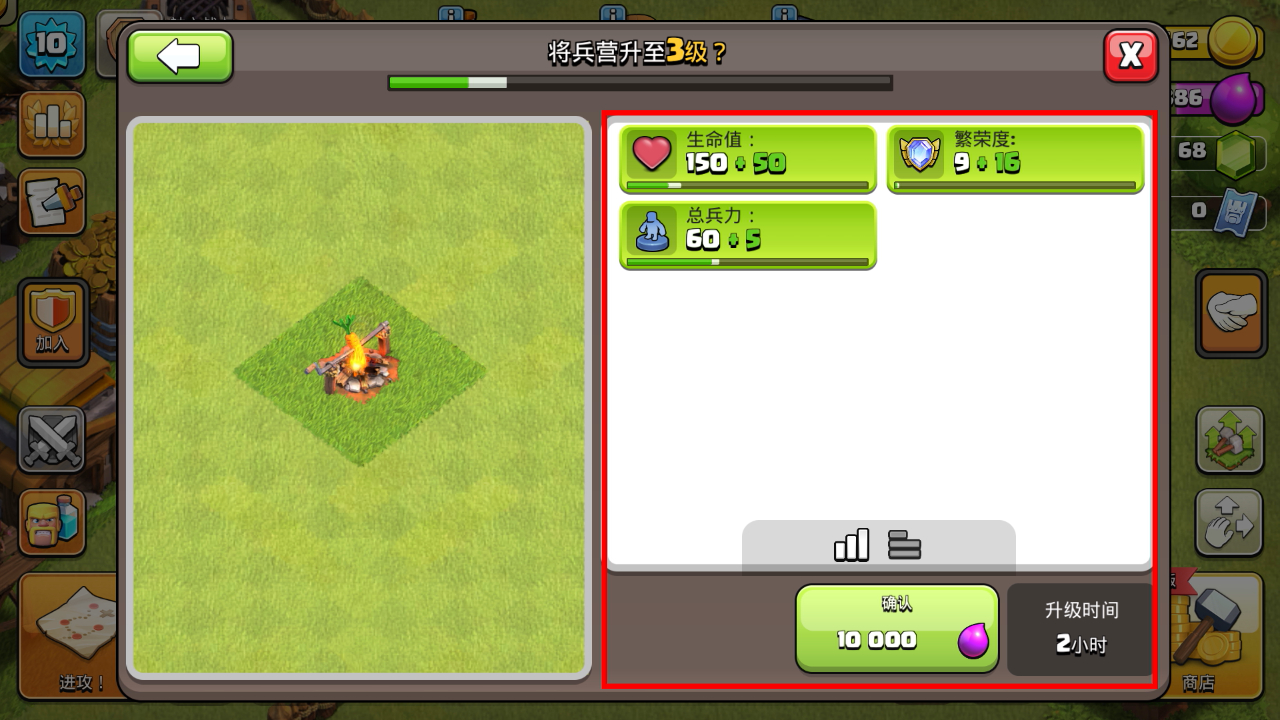Switch to the list rows view
The width and height of the screenshot is (1280, 720).
904,545
